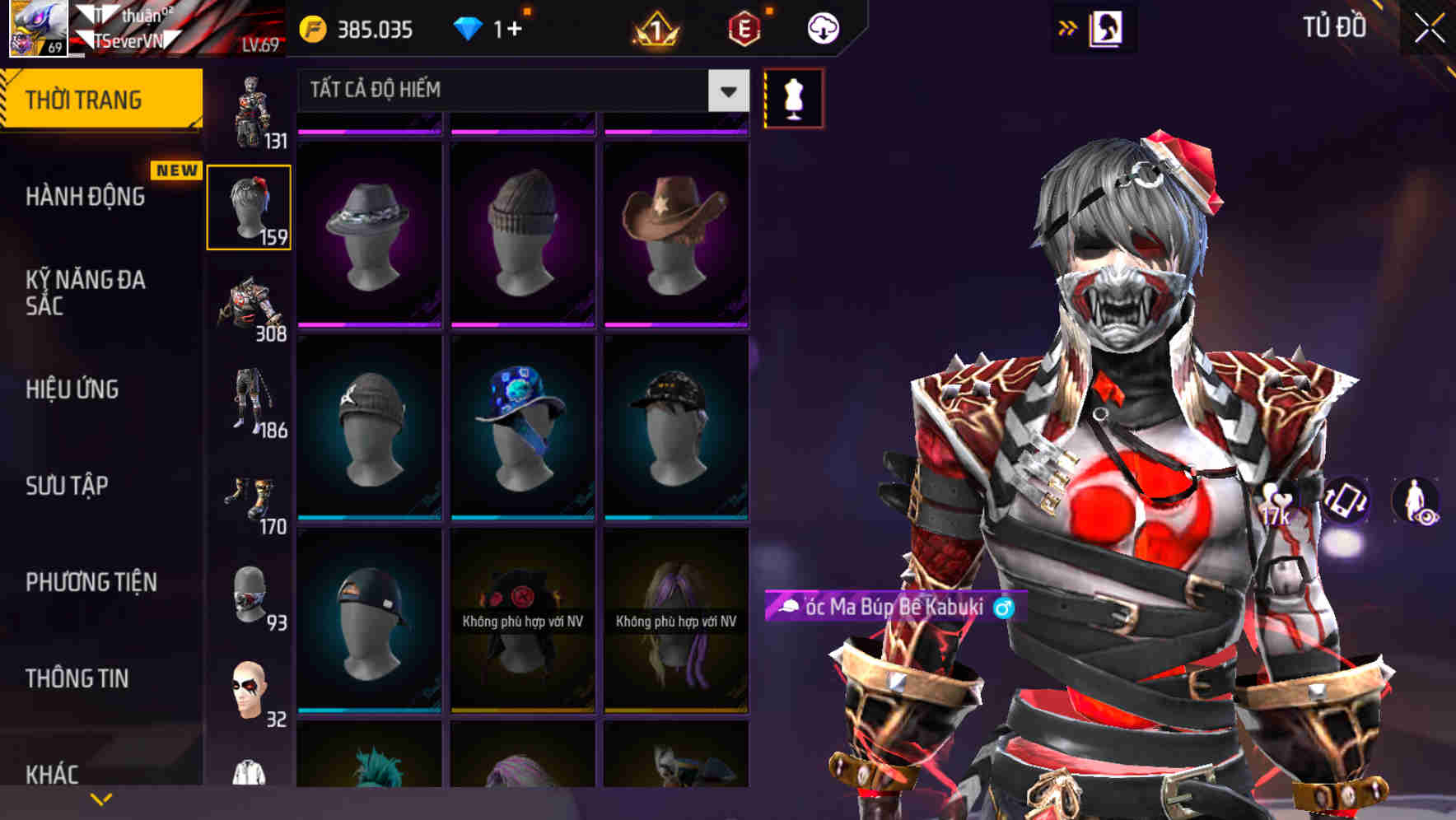
Task: Click the E-badge event icon in top bar
Action: 745,27
